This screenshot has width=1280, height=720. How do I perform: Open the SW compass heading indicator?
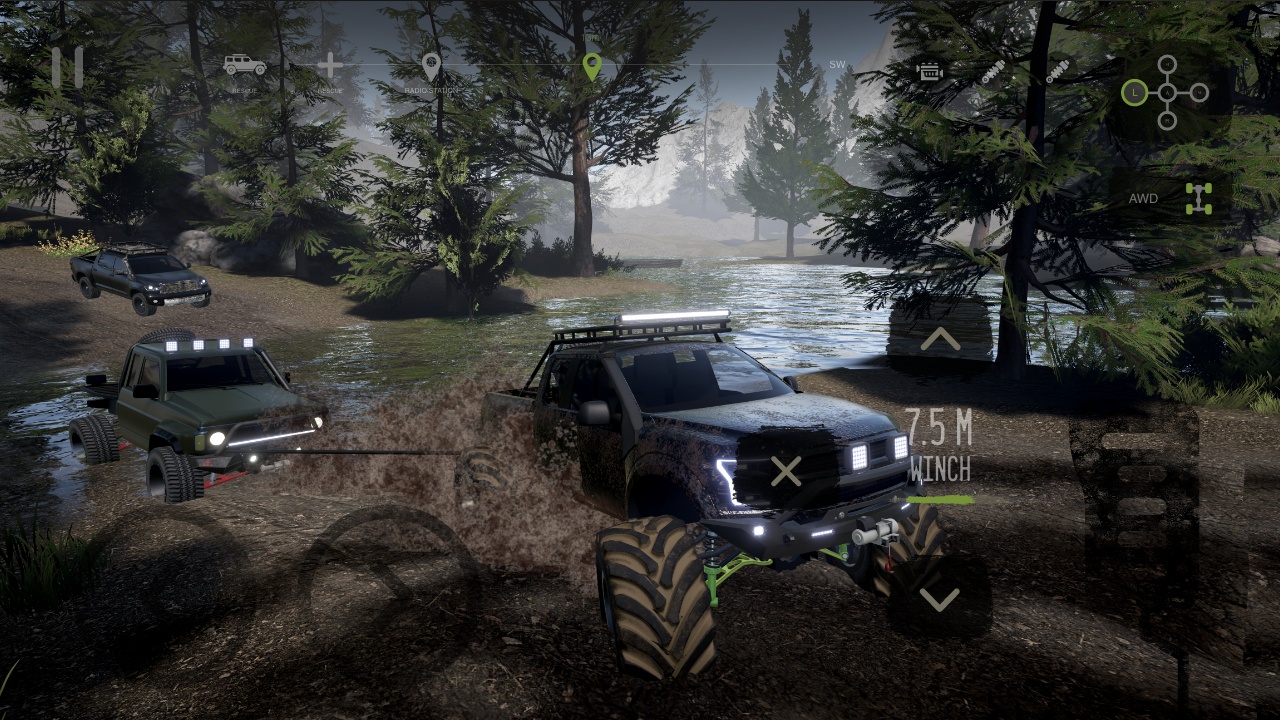click(835, 62)
